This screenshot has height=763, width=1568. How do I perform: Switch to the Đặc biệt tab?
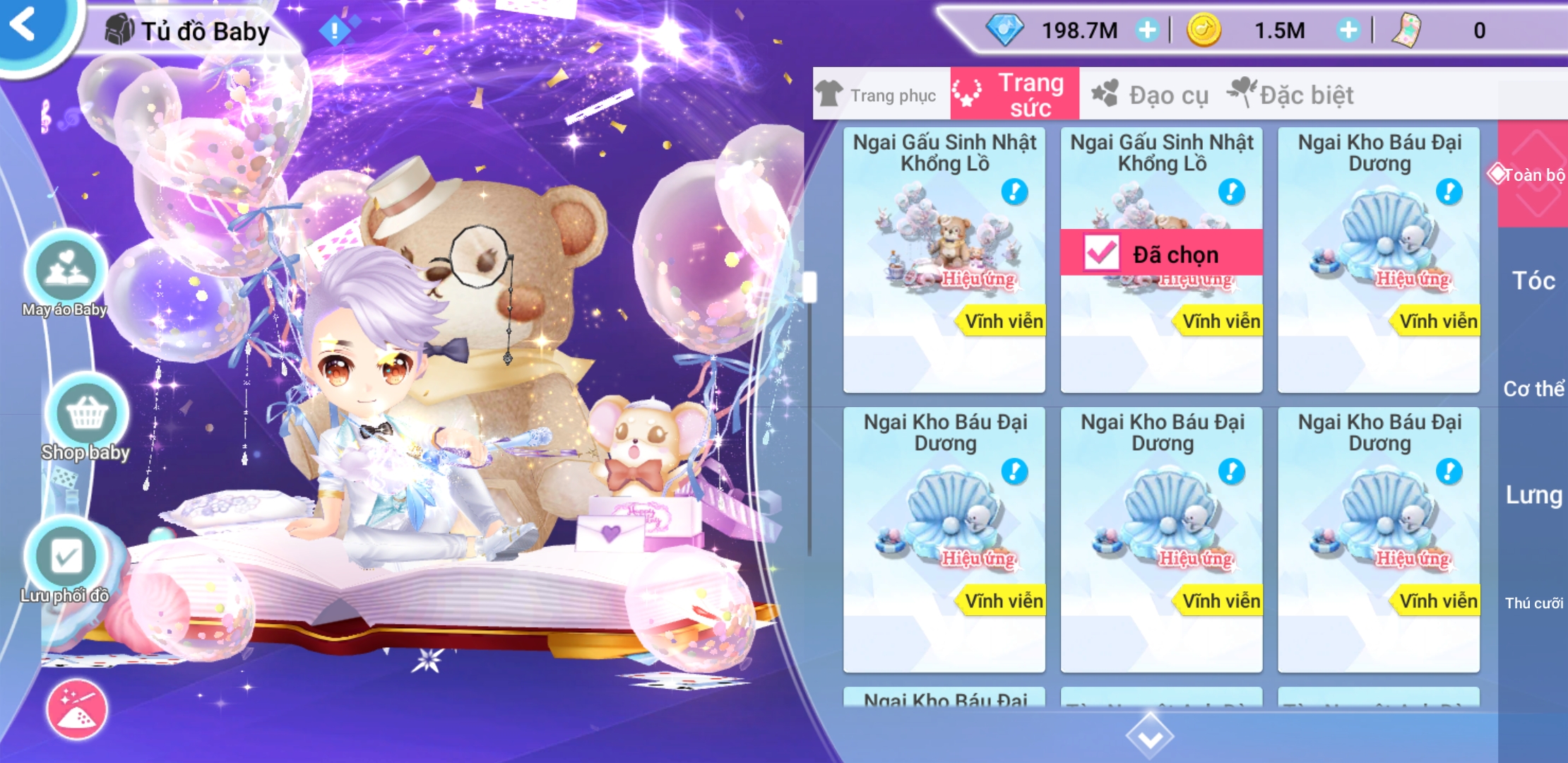click(1293, 95)
